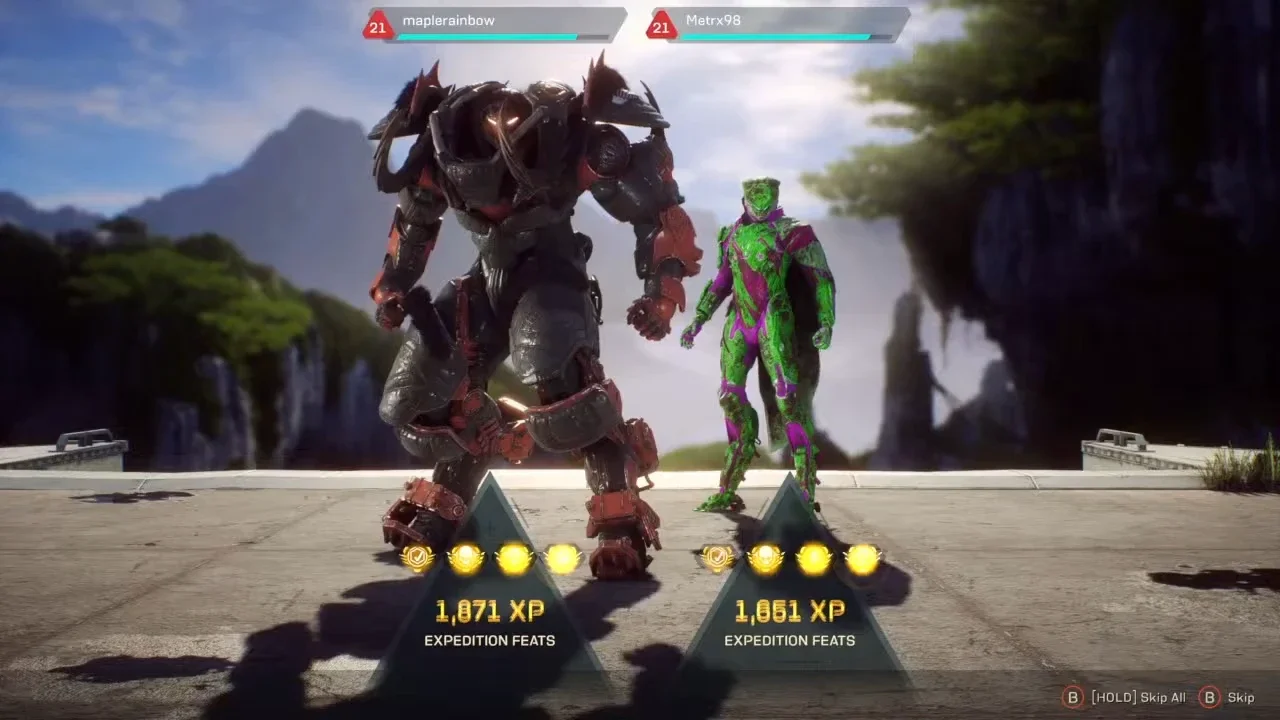Inspect maplerainbow's checkmark shield feat medal
The width and height of the screenshot is (1280, 720).
click(x=417, y=558)
